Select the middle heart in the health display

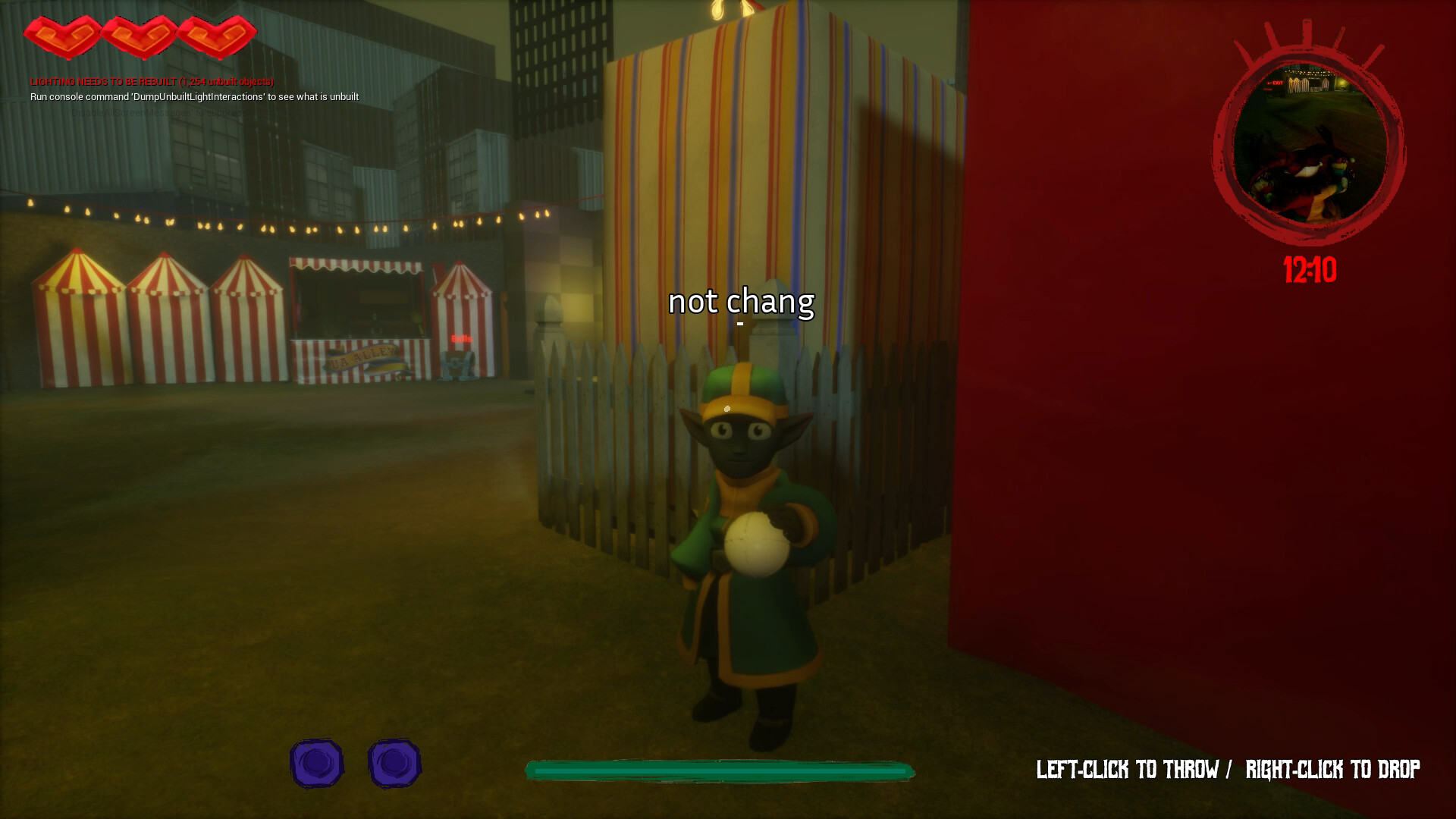[x=140, y=34]
